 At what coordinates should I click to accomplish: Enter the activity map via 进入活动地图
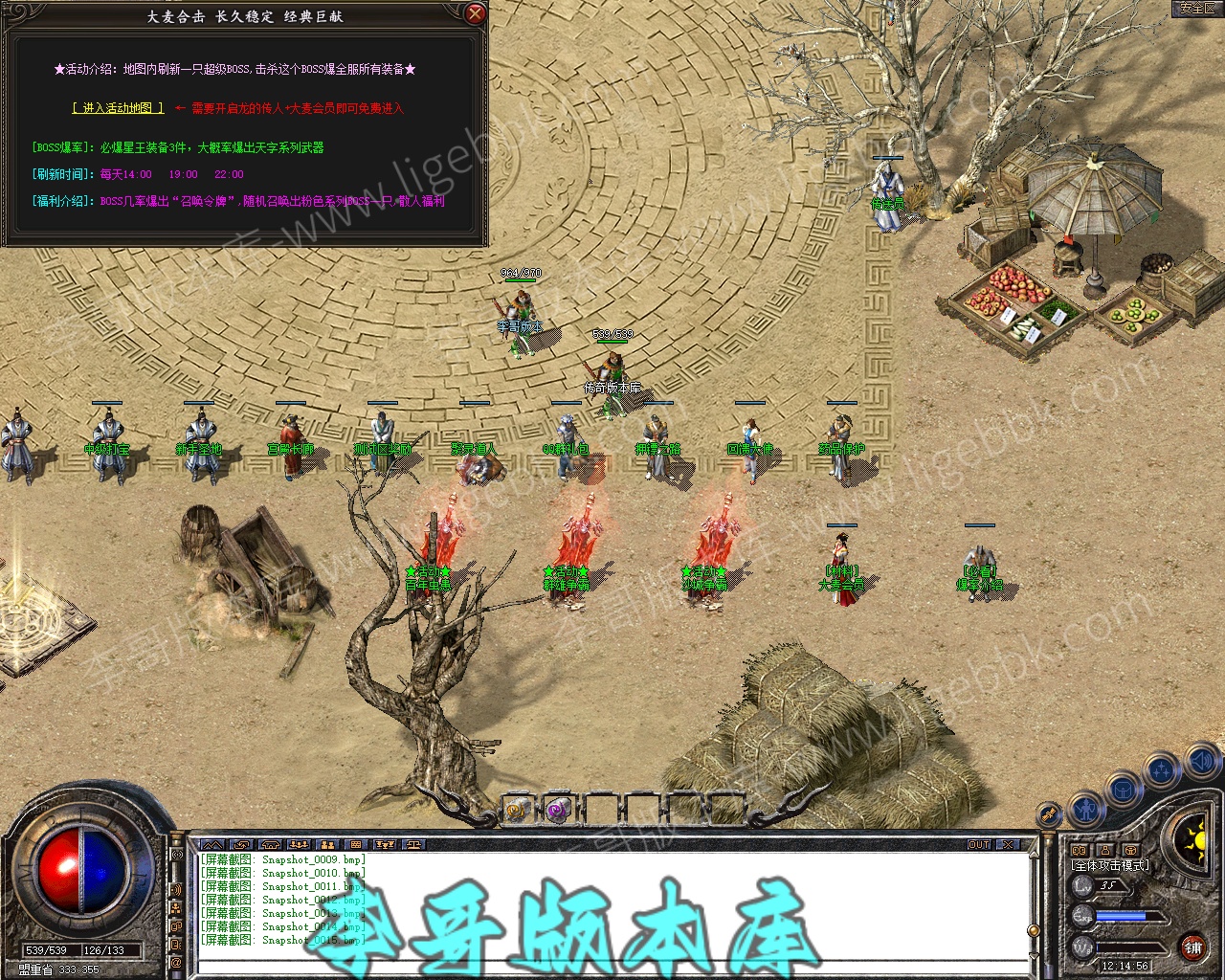click(x=118, y=108)
